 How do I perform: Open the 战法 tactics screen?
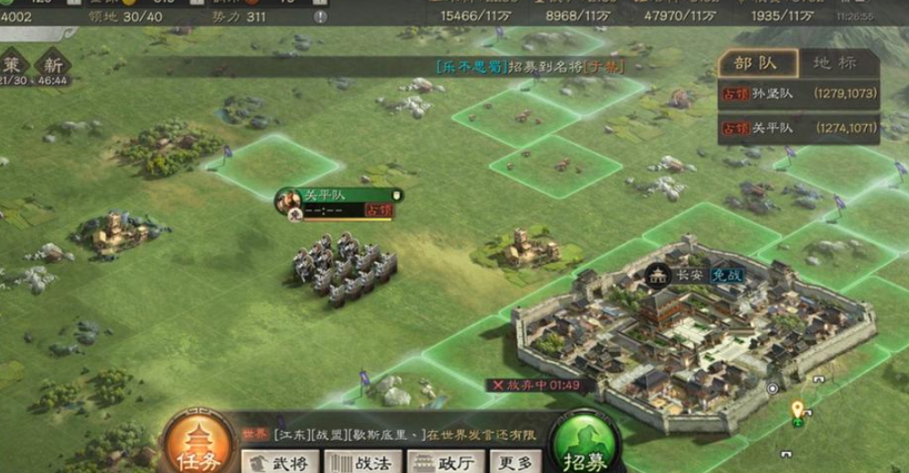366,462
